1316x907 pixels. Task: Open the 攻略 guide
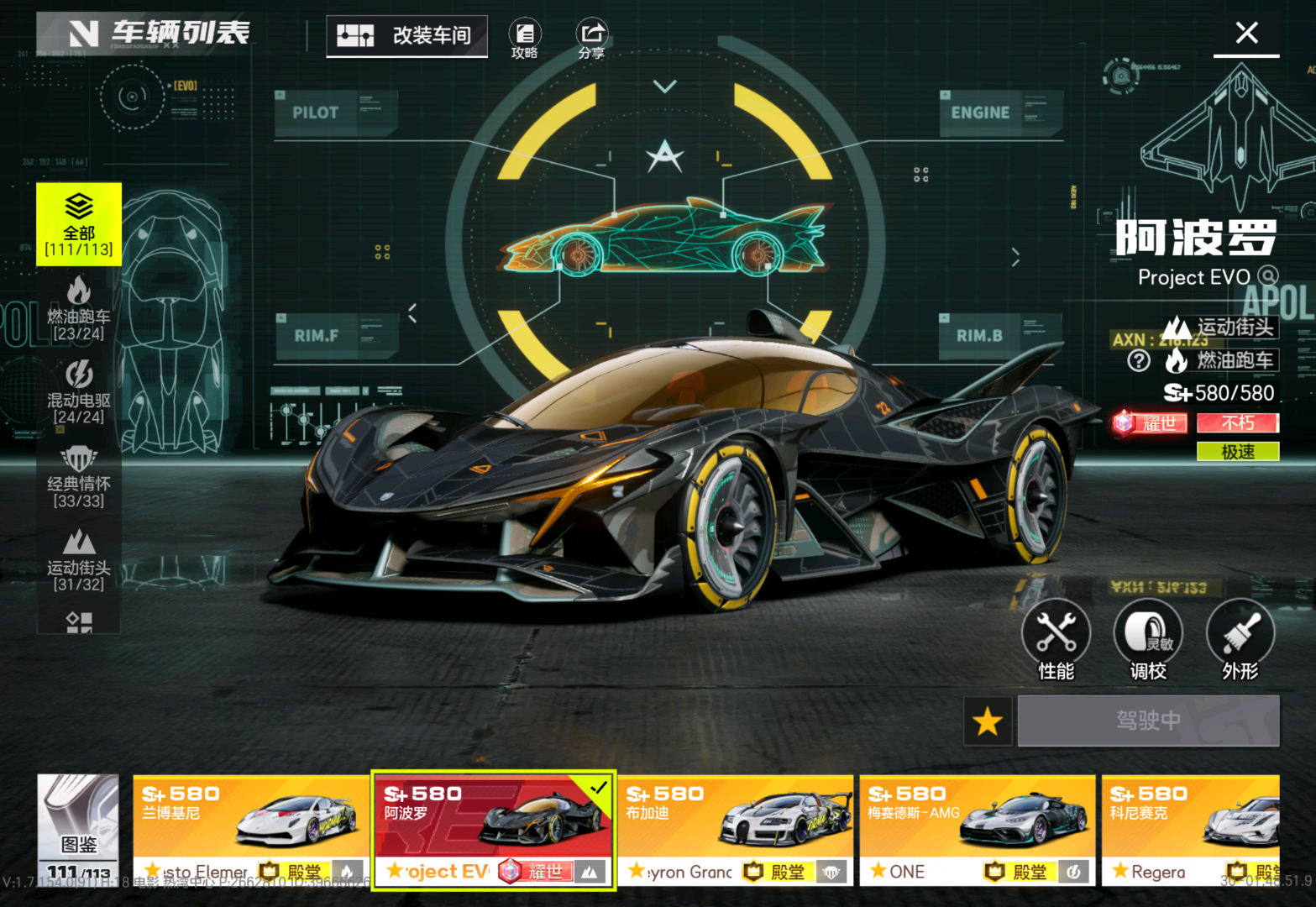[x=525, y=39]
